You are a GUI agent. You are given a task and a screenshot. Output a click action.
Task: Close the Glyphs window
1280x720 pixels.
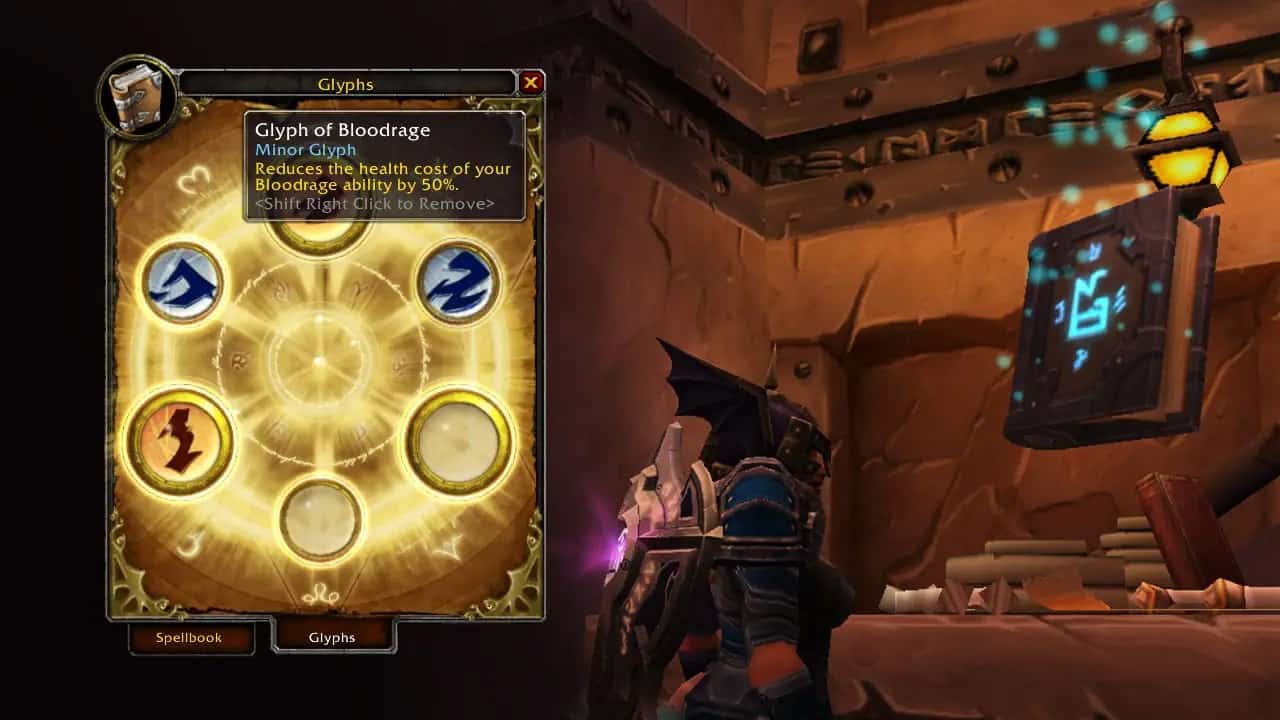point(531,84)
